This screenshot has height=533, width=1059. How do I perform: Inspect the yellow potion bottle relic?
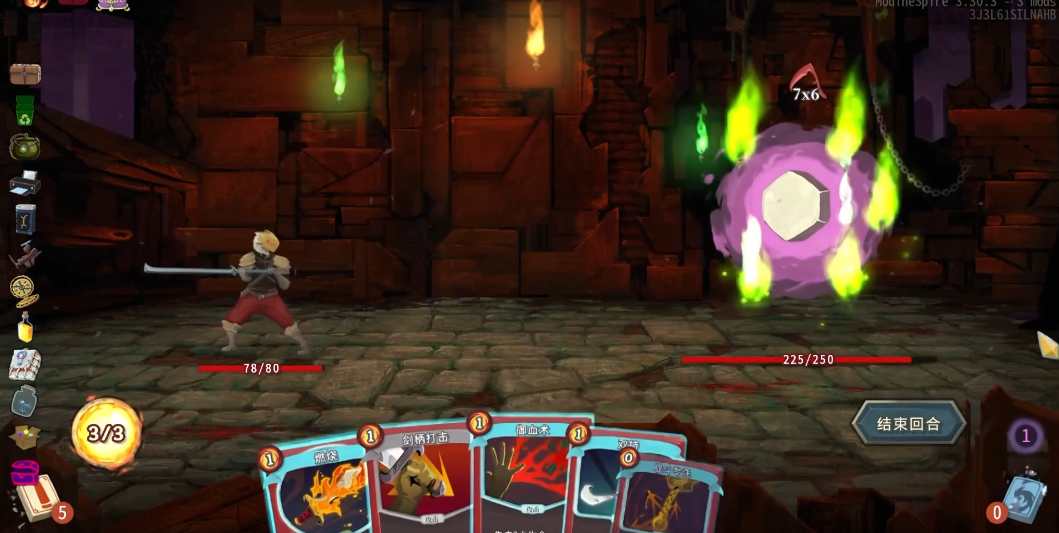[25, 327]
